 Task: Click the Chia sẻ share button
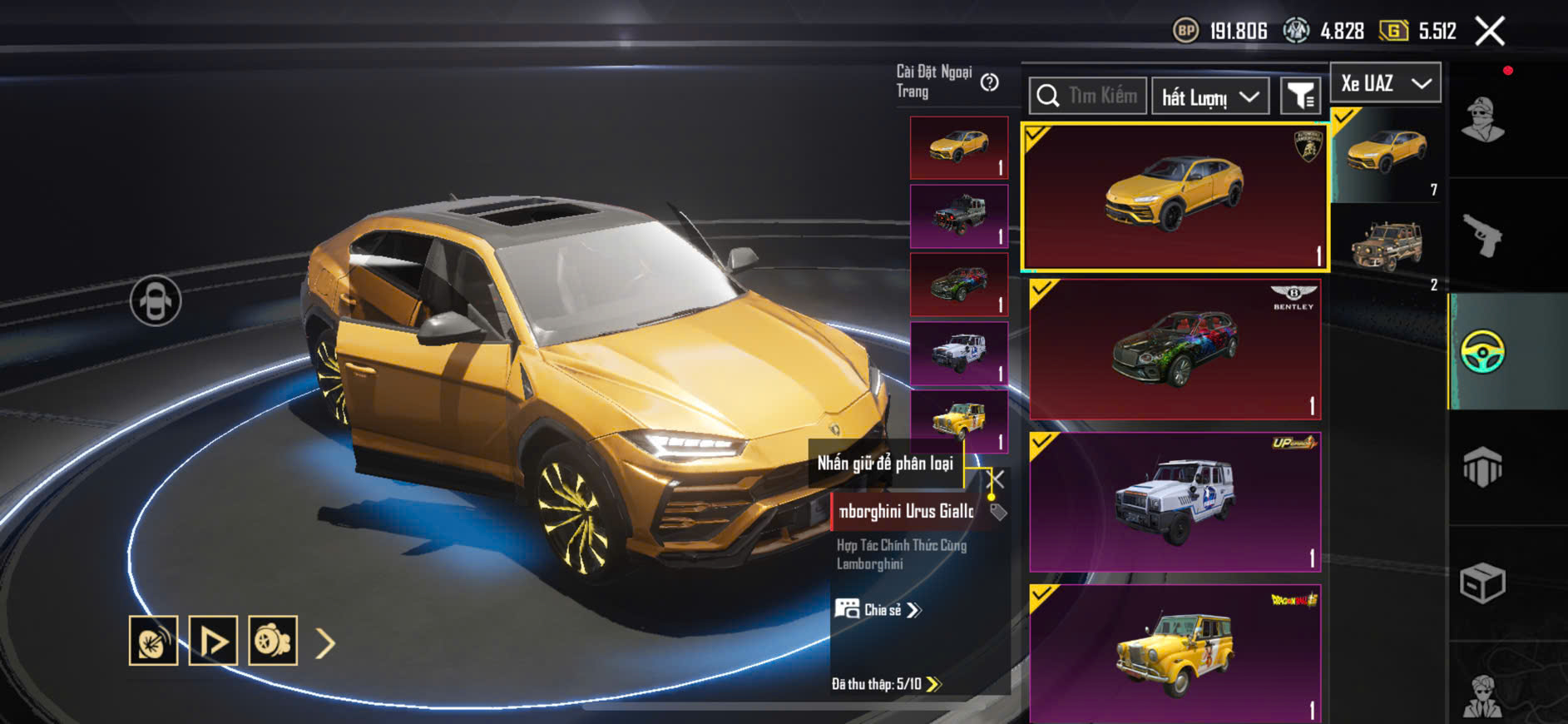point(878,610)
